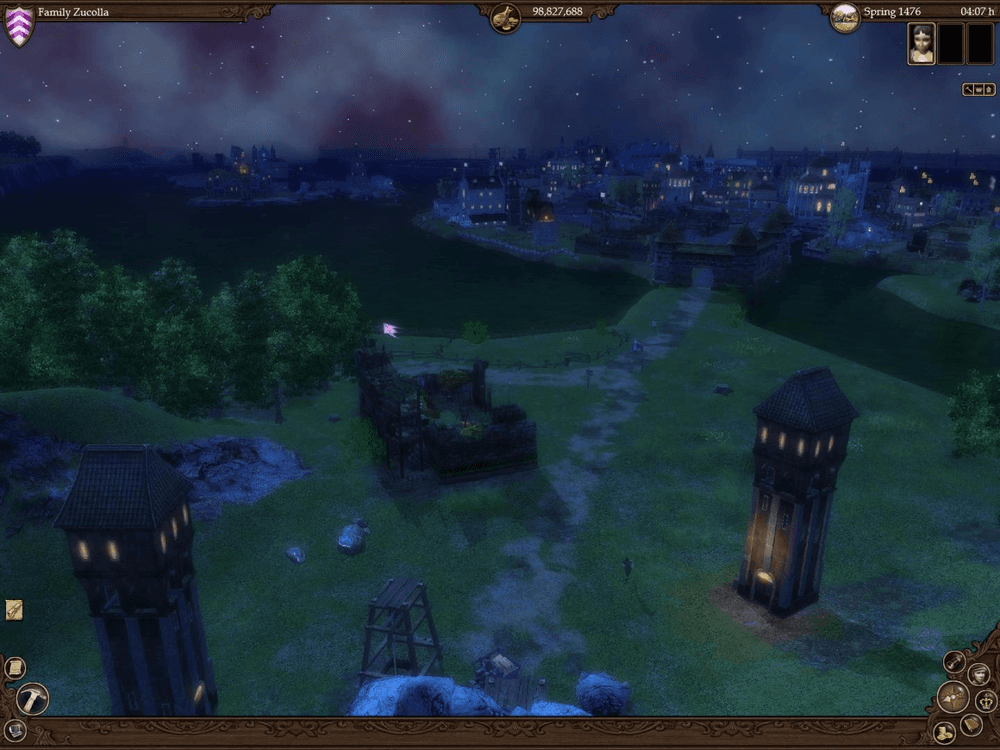The height and width of the screenshot is (750, 1000).
Task: Open the character face portrait button
Action: (x=979, y=674)
